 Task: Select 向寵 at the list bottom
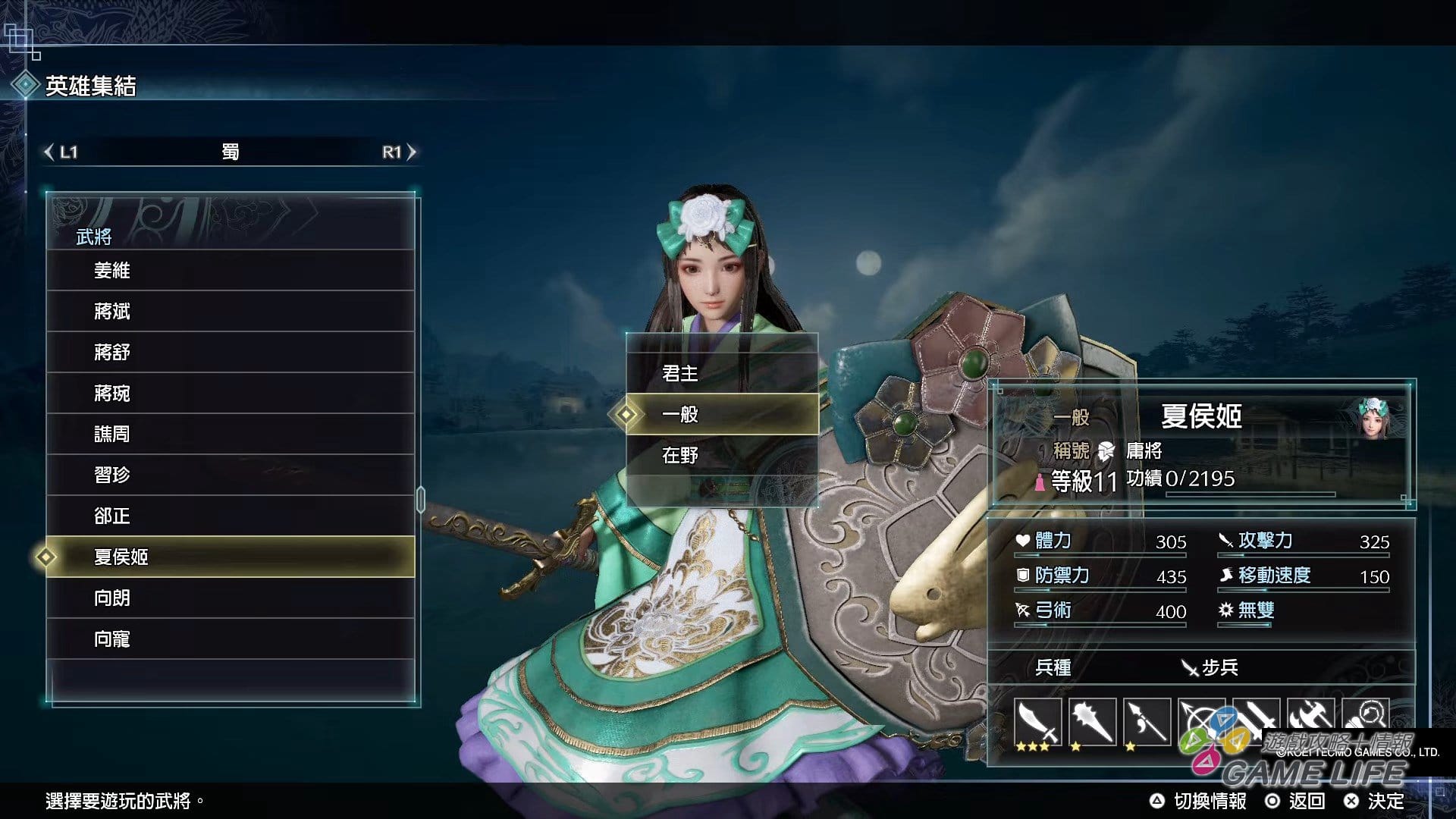(230, 639)
